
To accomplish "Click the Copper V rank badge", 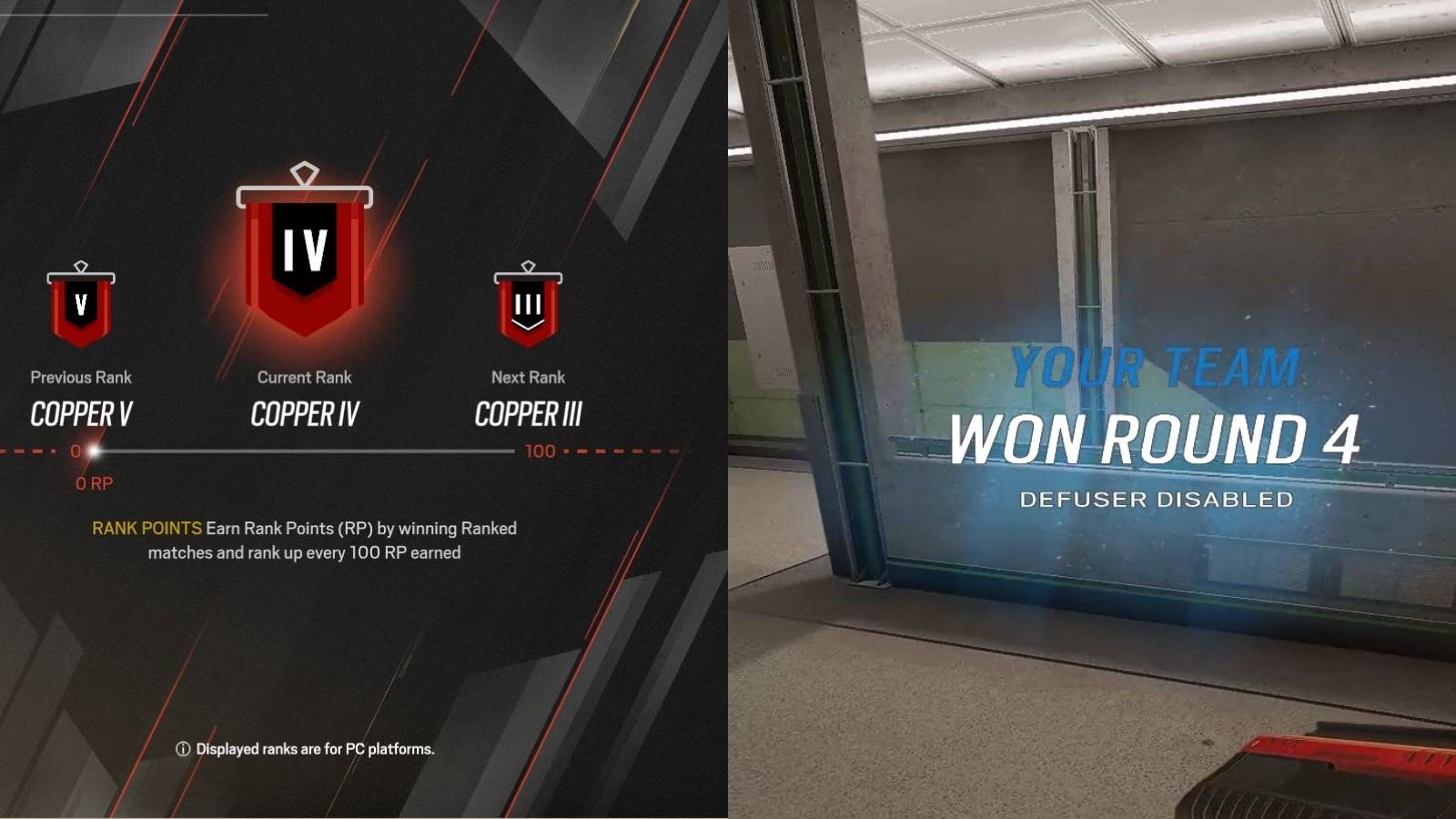I will 80,309.
